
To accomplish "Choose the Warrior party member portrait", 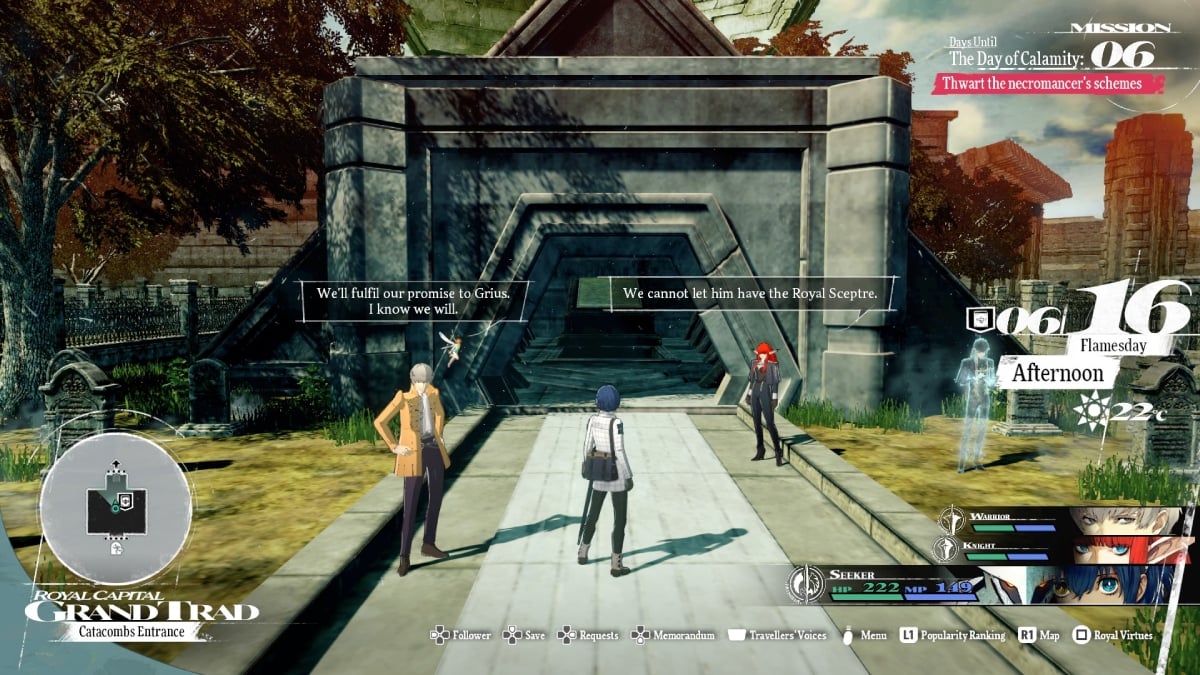I will click(x=1128, y=522).
